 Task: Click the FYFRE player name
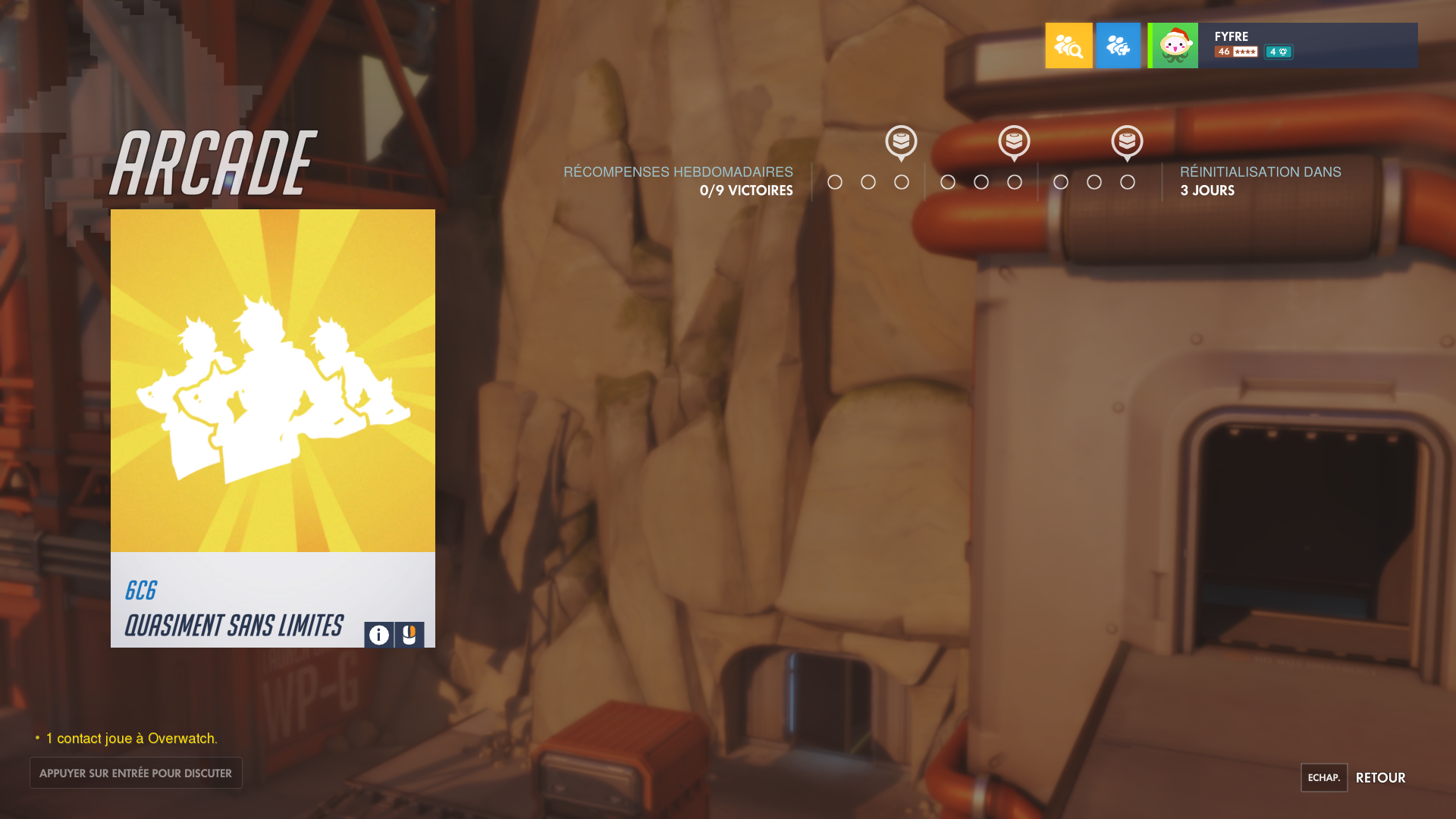click(x=1231, y=36)
